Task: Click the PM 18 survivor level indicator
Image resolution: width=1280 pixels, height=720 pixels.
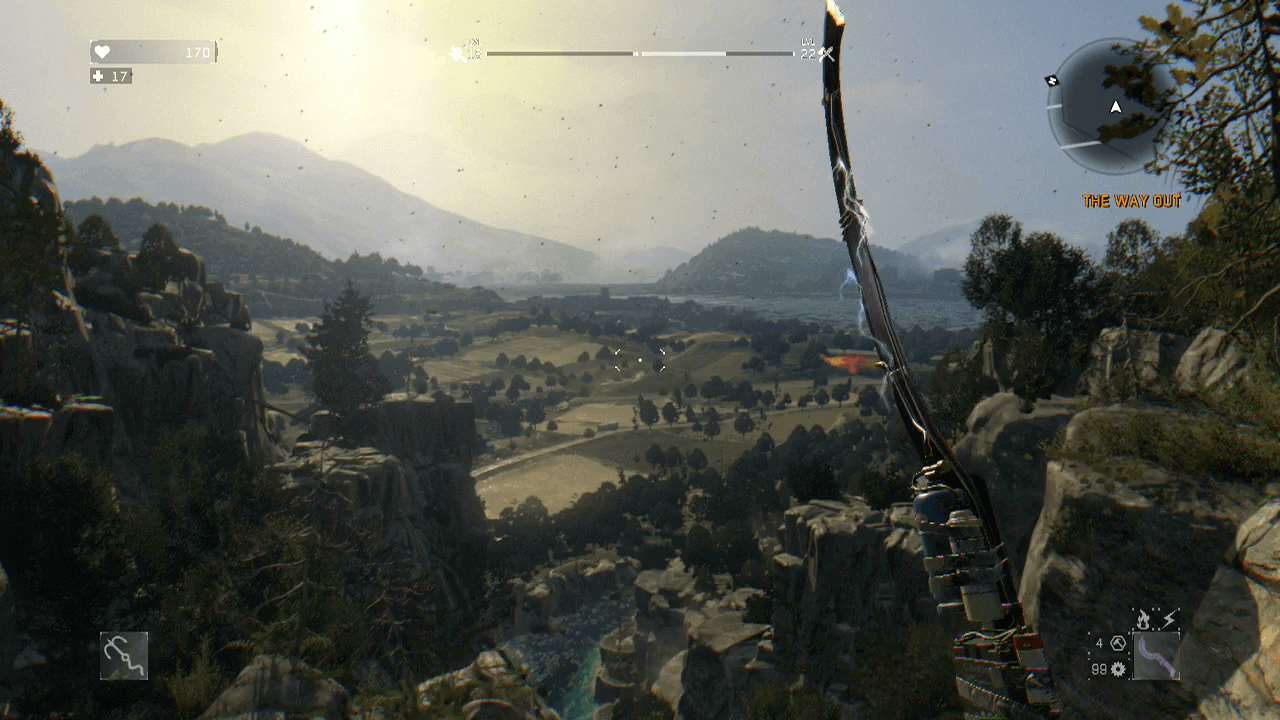Action: (473, 50)
